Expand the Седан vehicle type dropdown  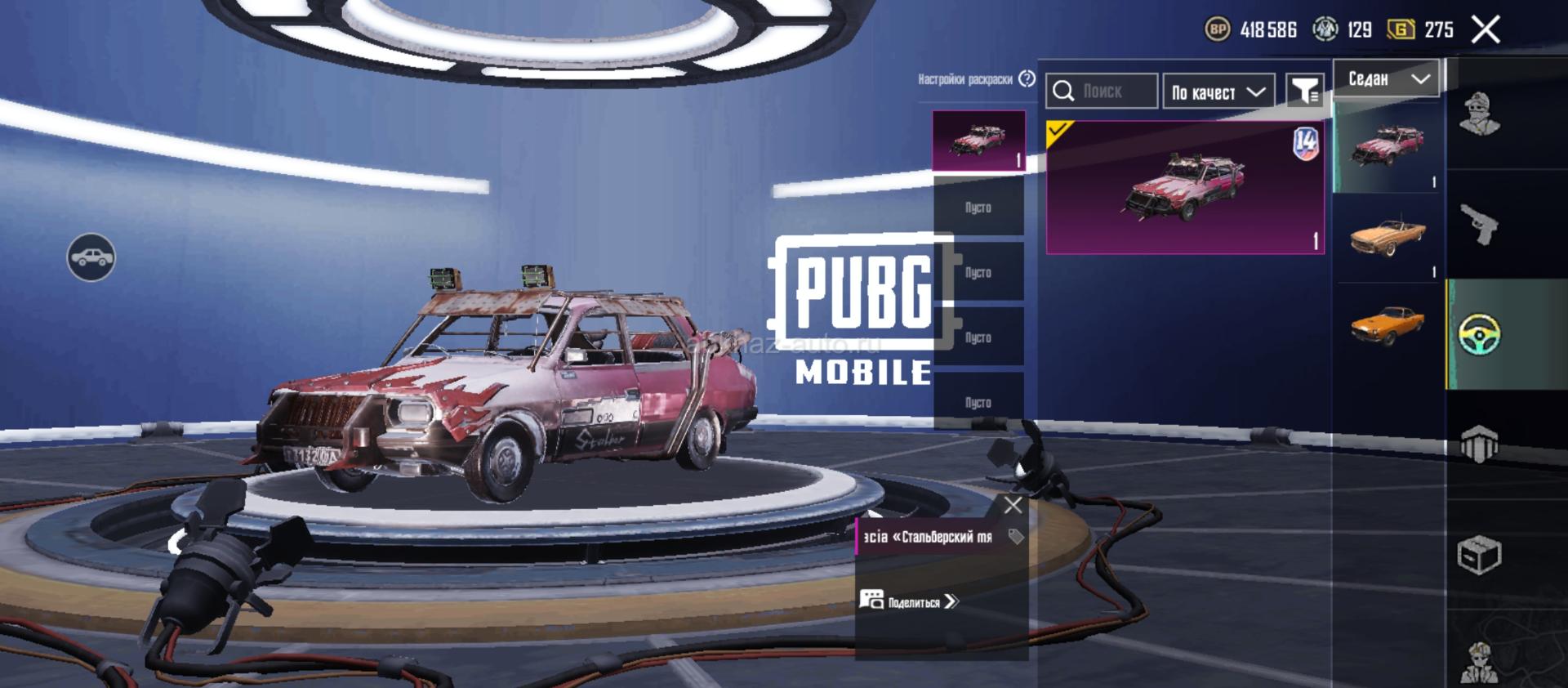pos(1388,78)
